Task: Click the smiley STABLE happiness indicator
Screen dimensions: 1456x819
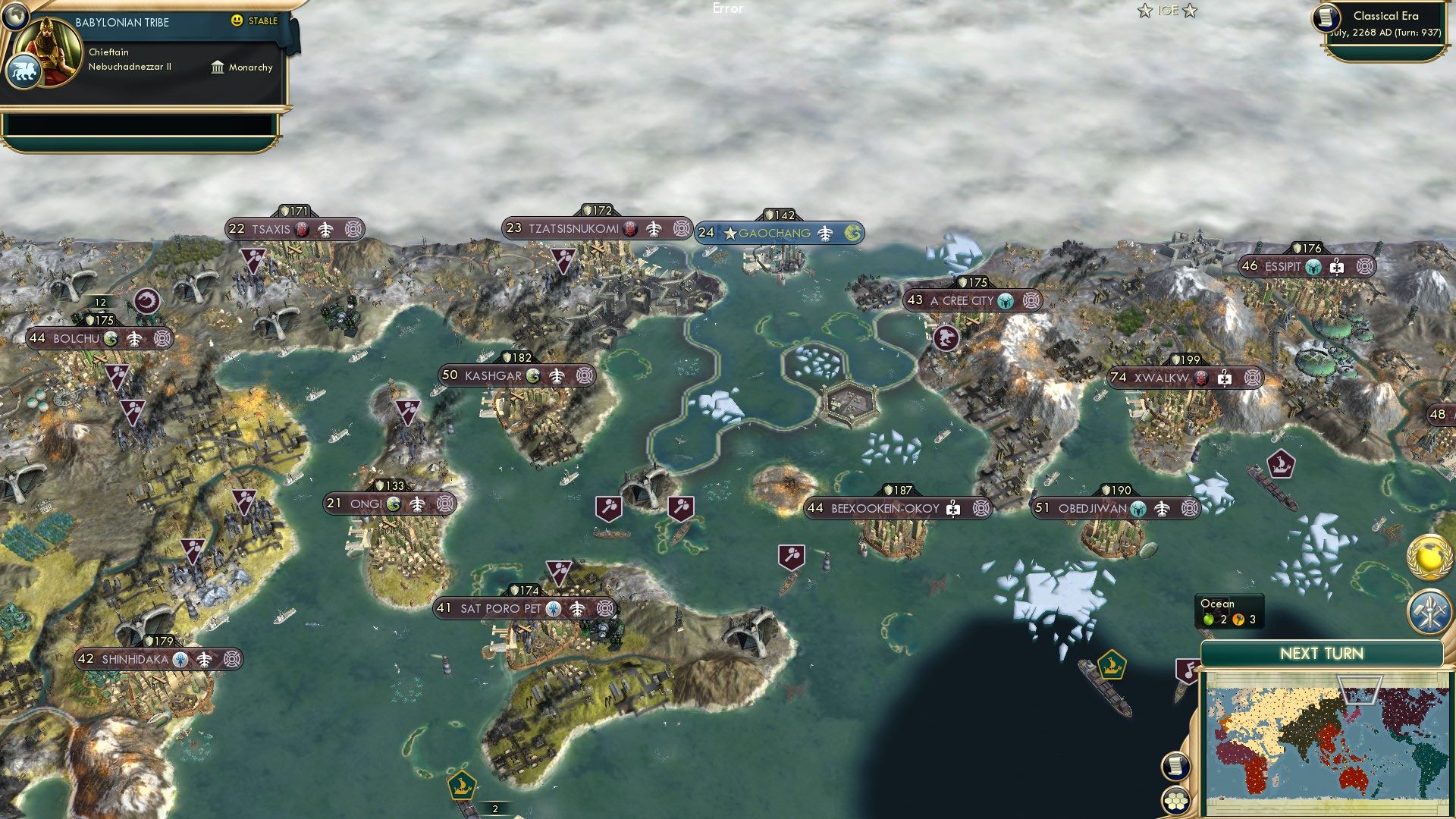Action: tap(237, 21)
